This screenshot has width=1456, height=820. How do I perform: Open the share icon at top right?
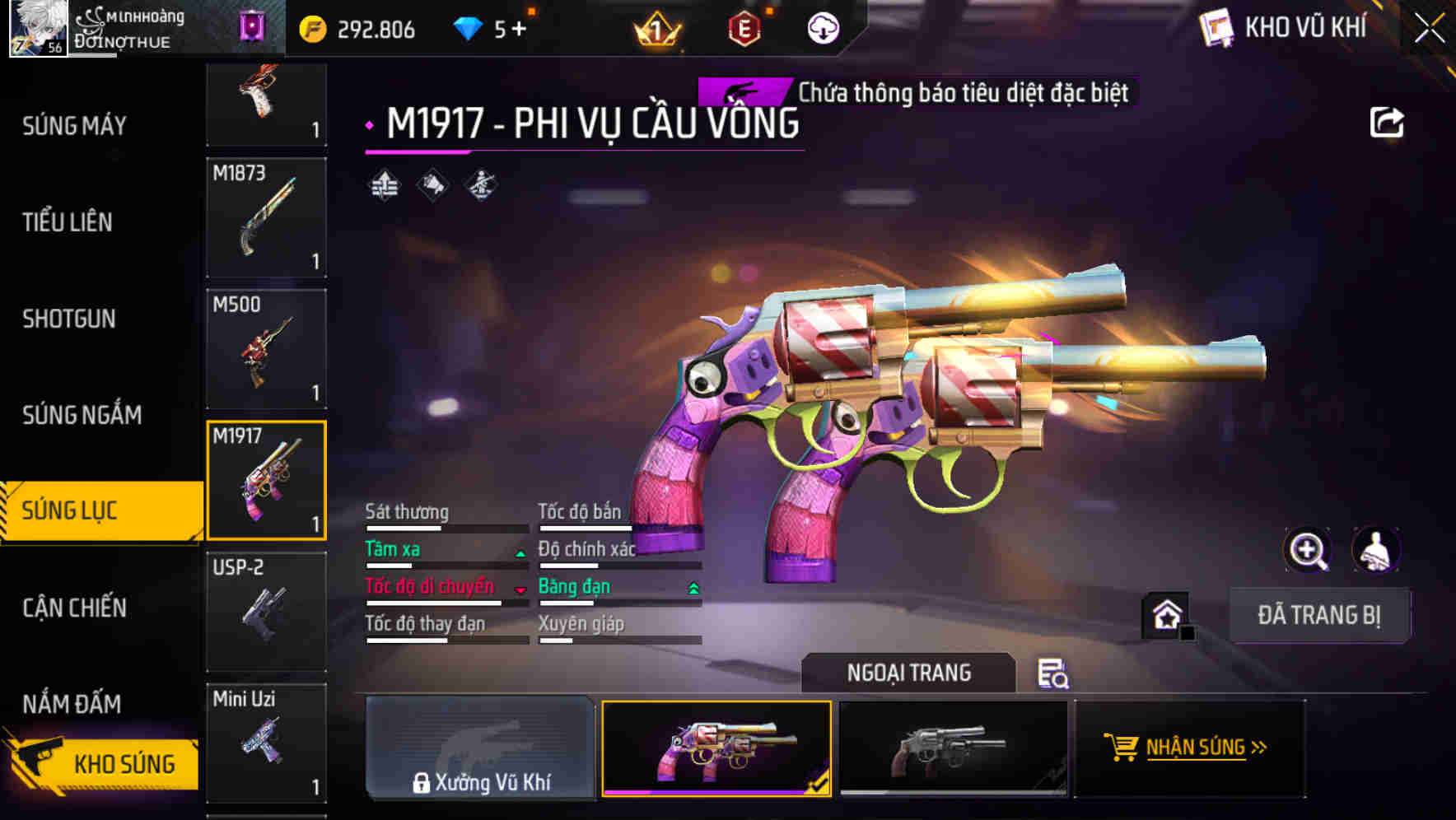point(1388,121)
